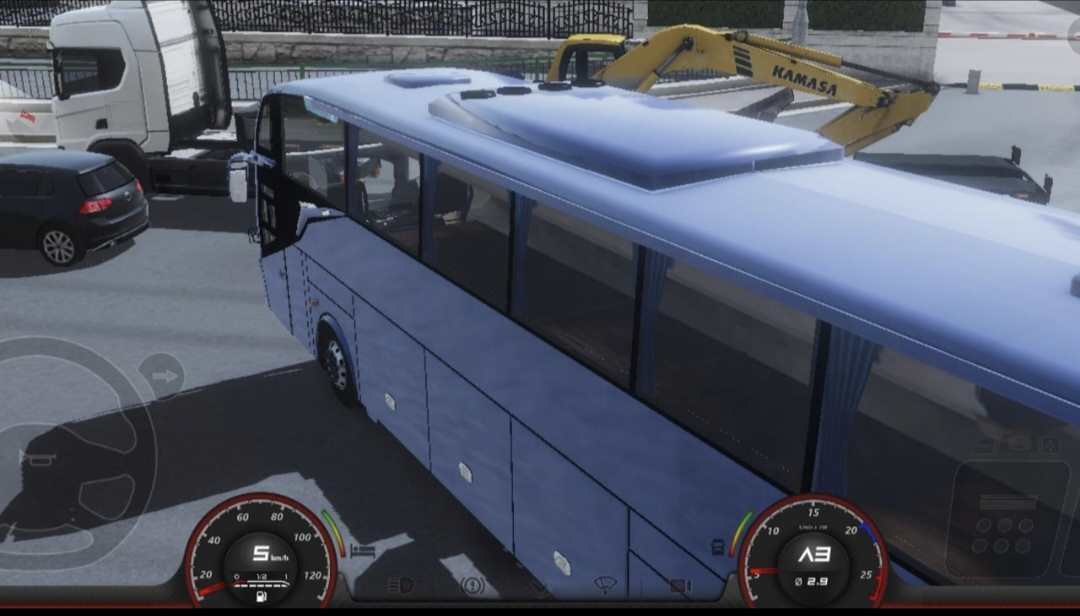
Task: Toggle the headlights icon
Action: click(x=400, y=585)
